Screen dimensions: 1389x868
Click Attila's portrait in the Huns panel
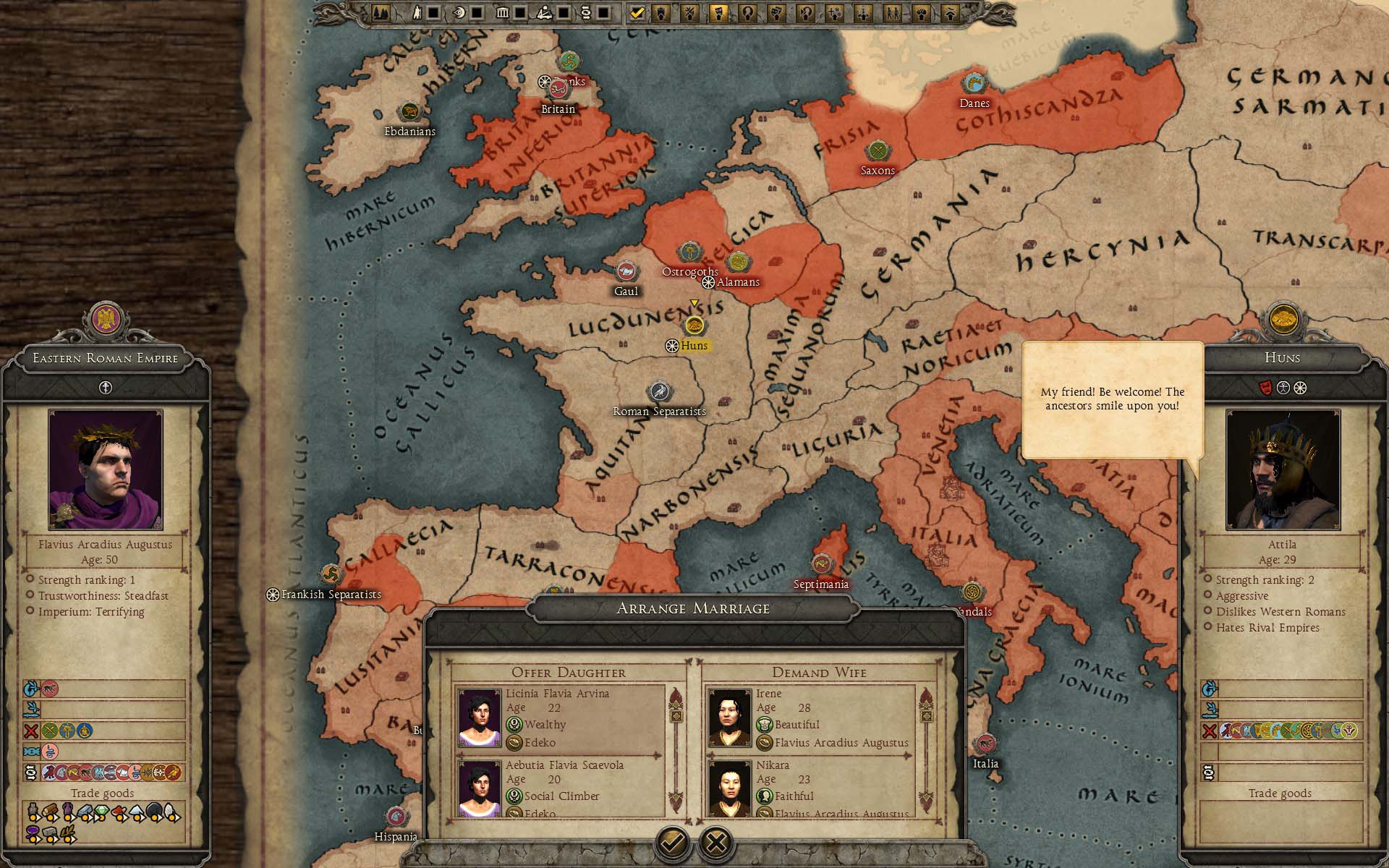pyautogui.click(x=1282, y=469)
